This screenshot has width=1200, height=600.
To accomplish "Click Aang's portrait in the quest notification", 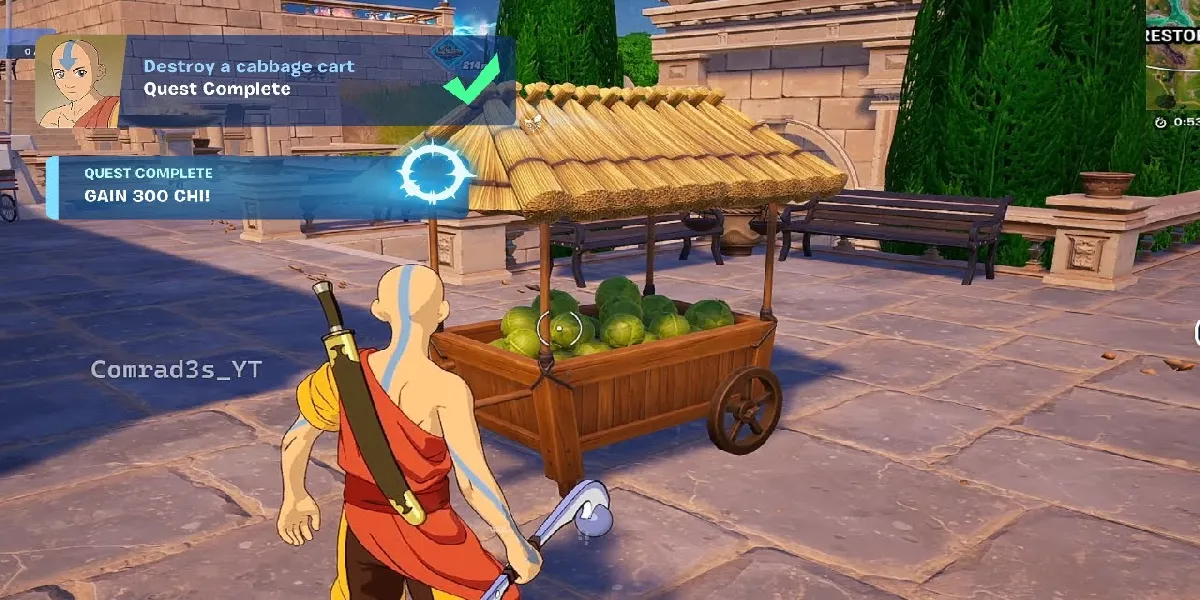I will (x=80, y=83).
